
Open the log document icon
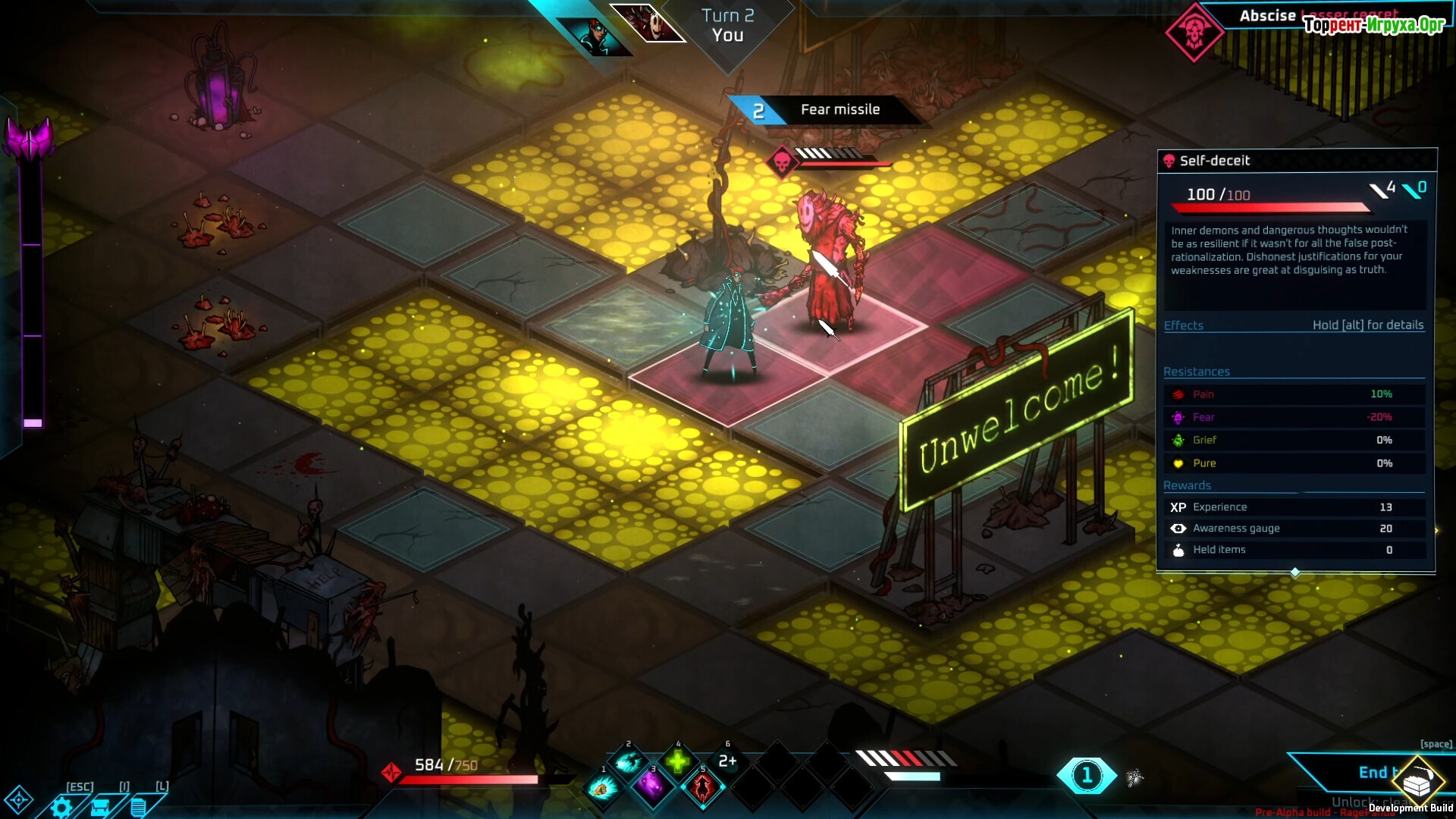[138, 807]
